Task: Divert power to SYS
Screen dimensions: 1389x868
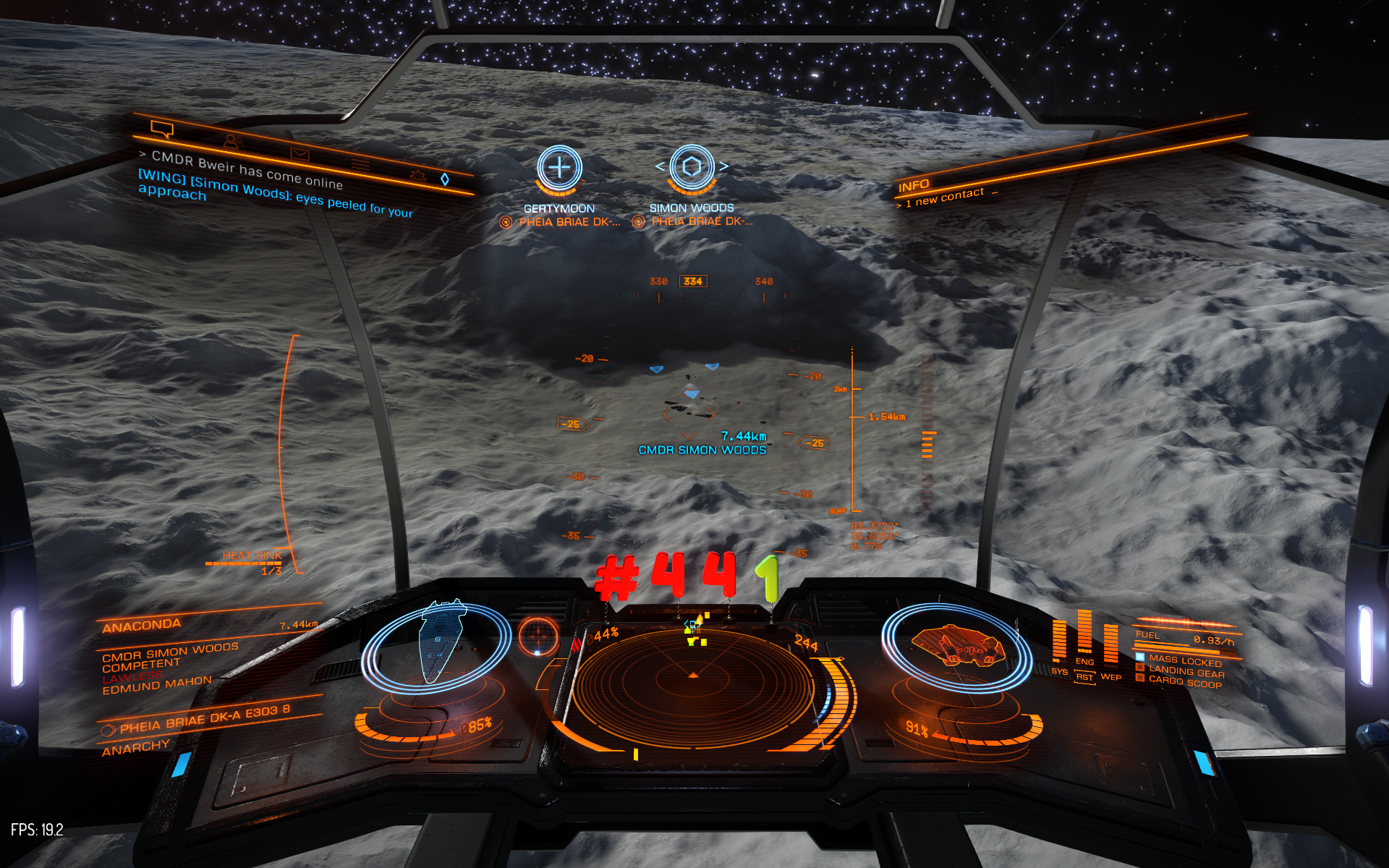Action: 1059,672
